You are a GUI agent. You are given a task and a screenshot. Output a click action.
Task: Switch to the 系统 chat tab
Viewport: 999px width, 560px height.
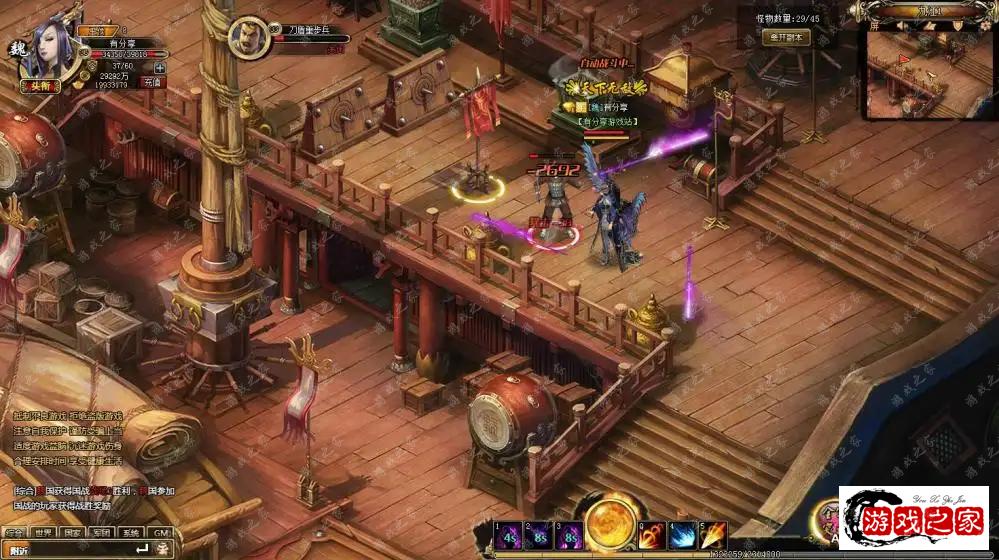click(130, 533)
